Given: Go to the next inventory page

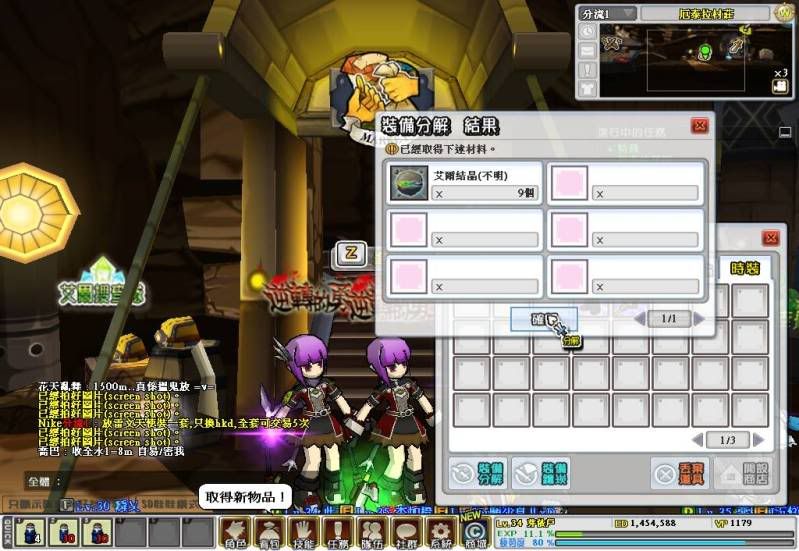Looking at the screenshot, I should tap(758, 440).
